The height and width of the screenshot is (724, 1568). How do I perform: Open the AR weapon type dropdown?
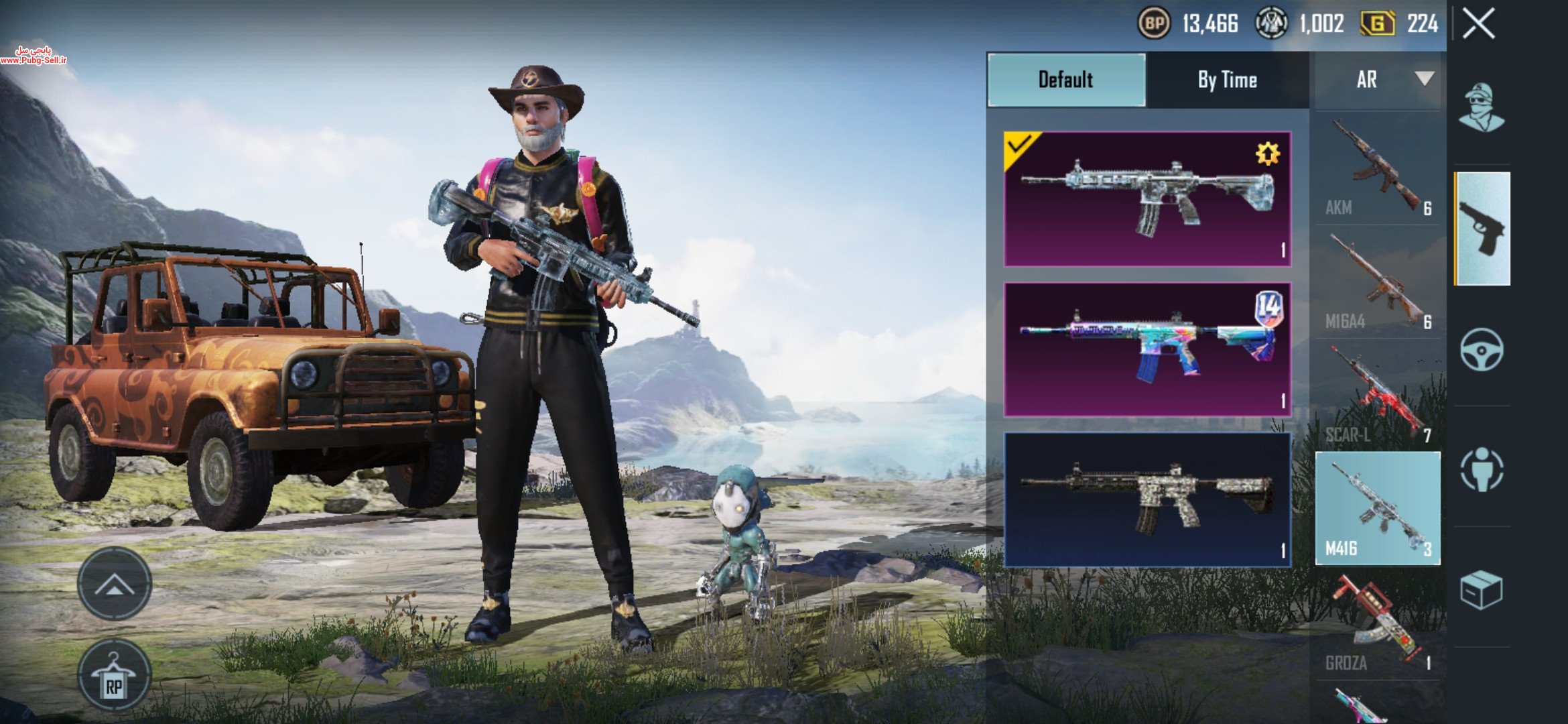[x=1378, y=80]
